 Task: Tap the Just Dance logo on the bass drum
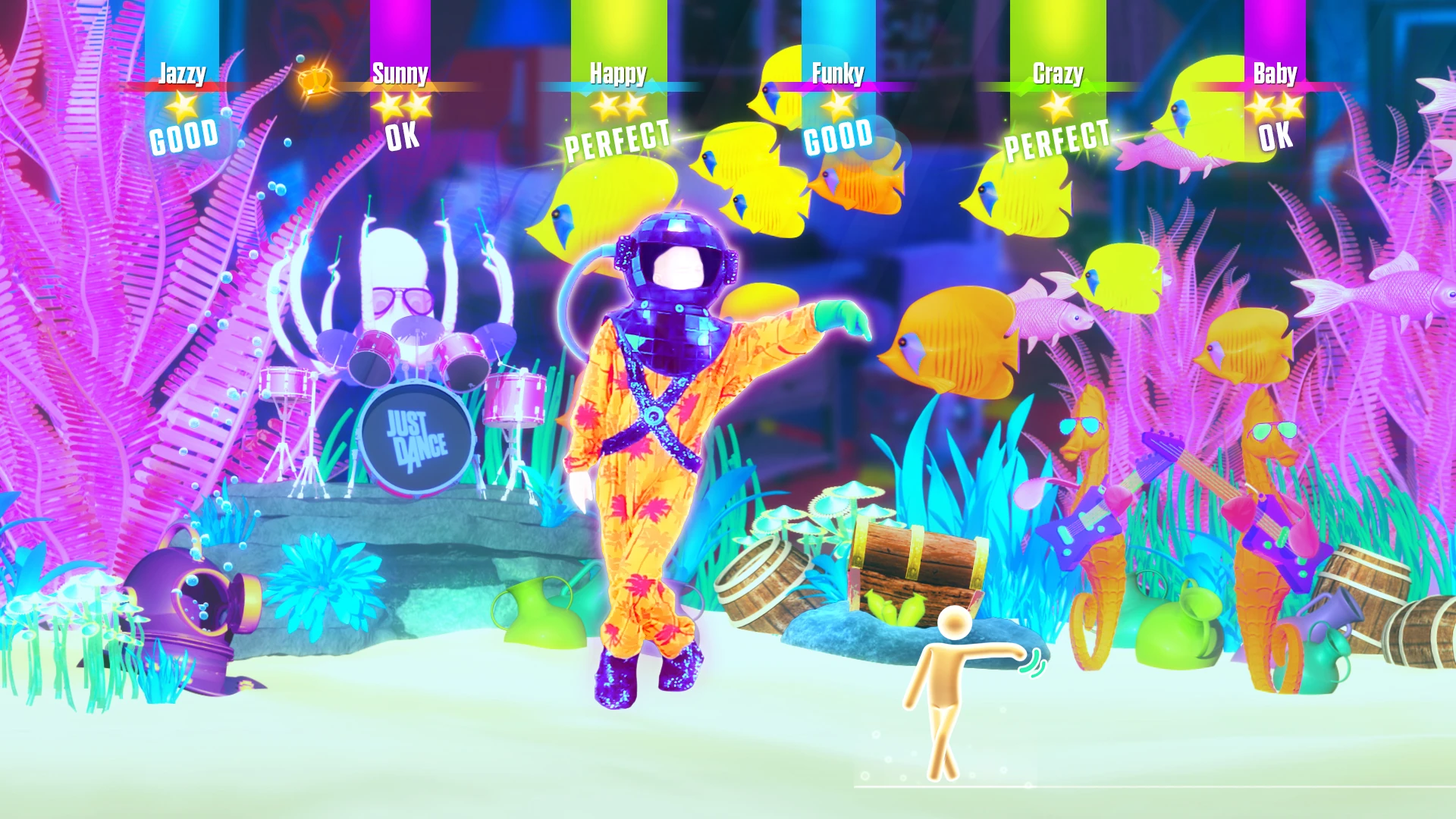(x=416, y=438)
